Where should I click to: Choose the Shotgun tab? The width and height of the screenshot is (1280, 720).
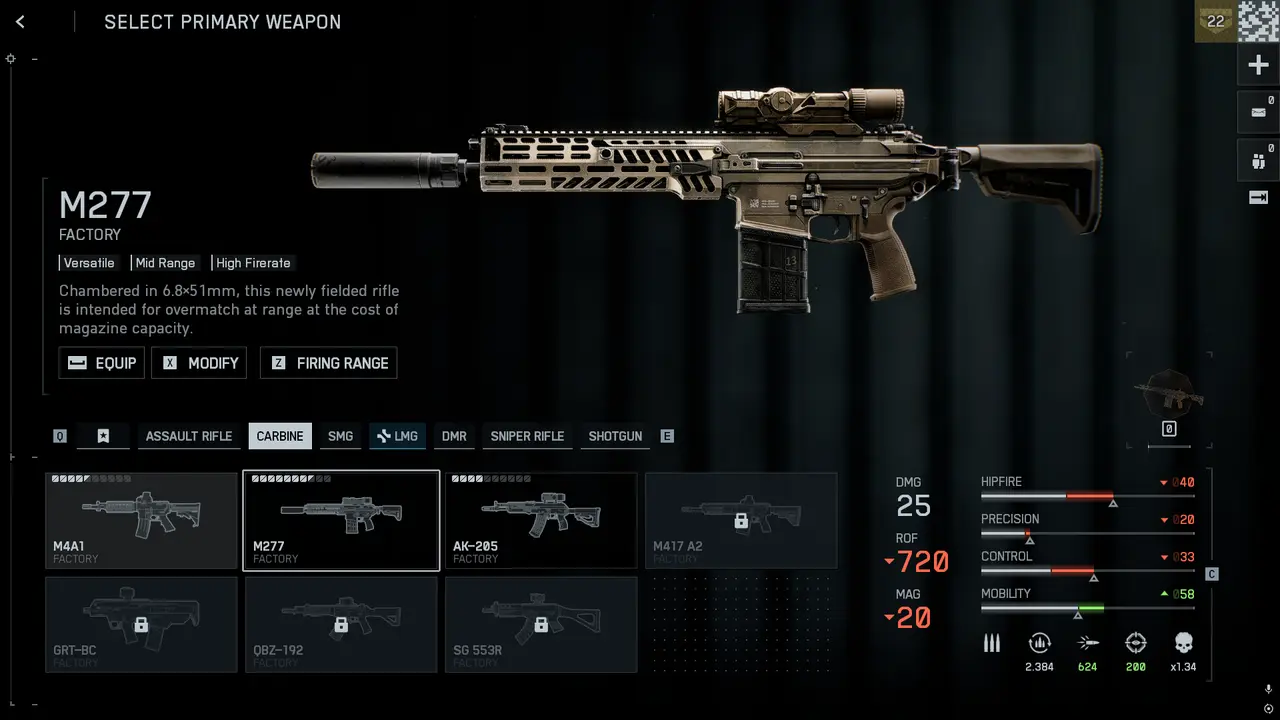point(615,436)
